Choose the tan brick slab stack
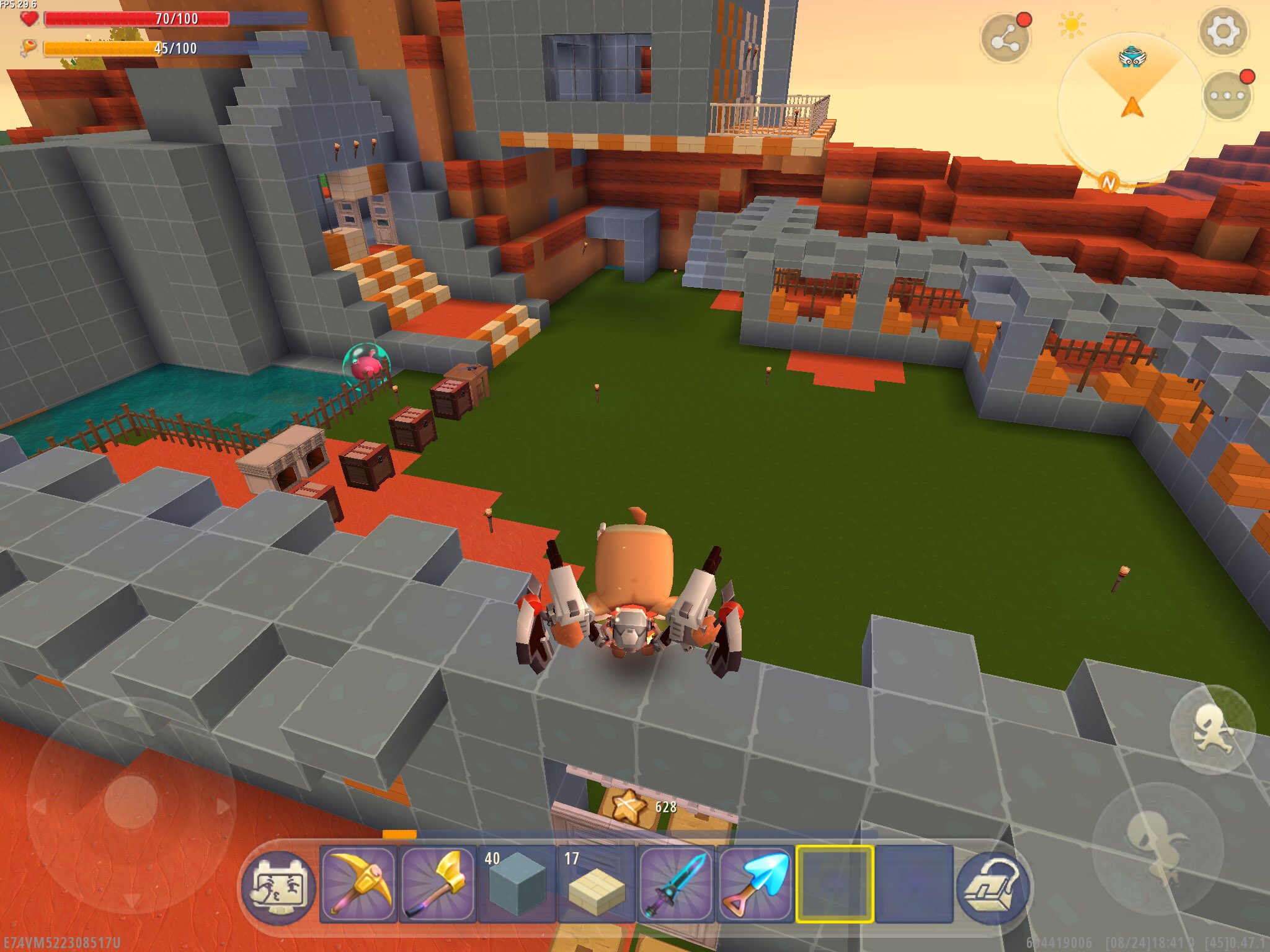This screenshot has height=952, width=1270. [596, 884]
